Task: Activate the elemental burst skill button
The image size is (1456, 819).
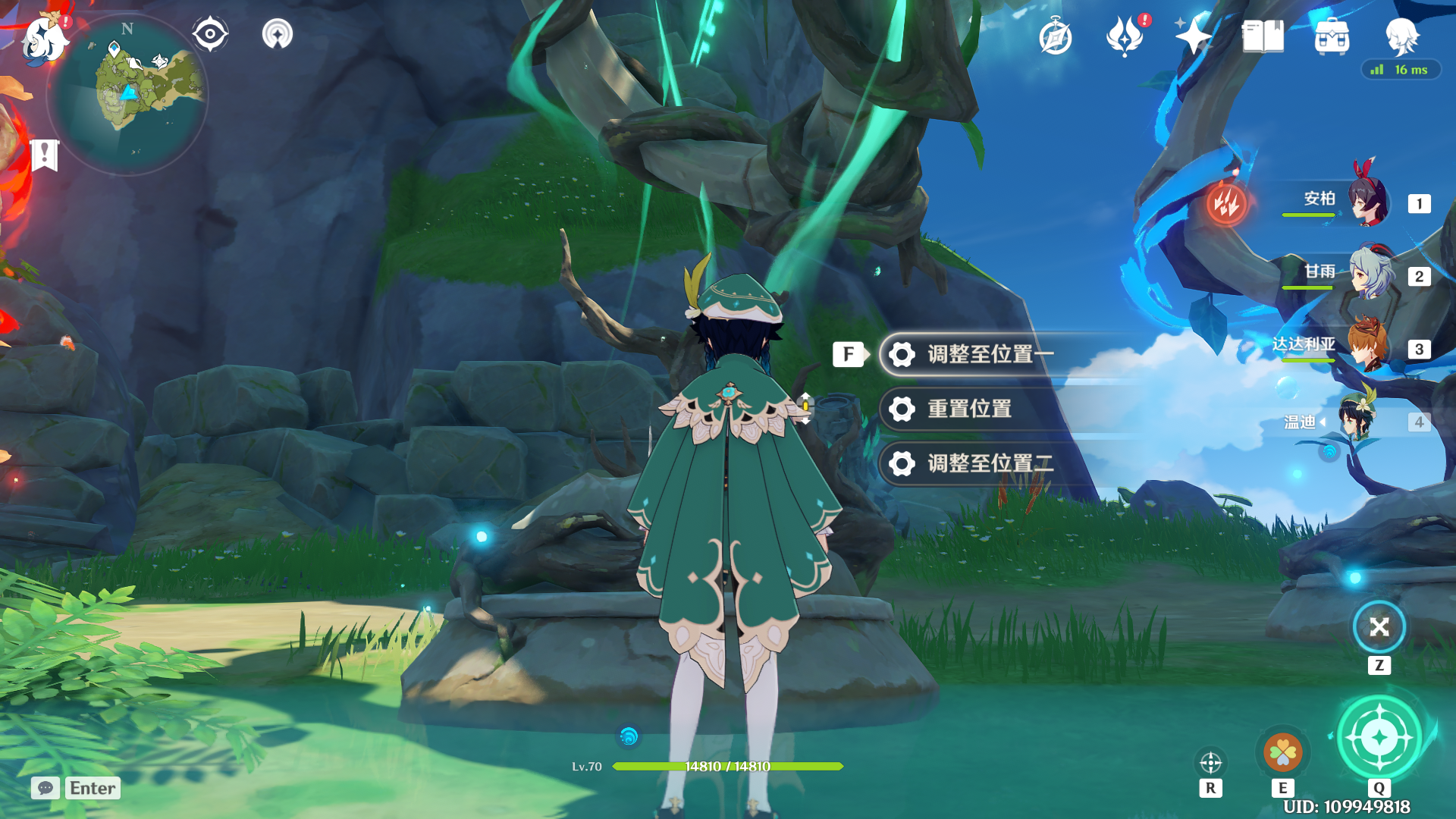Action: 1379,738
